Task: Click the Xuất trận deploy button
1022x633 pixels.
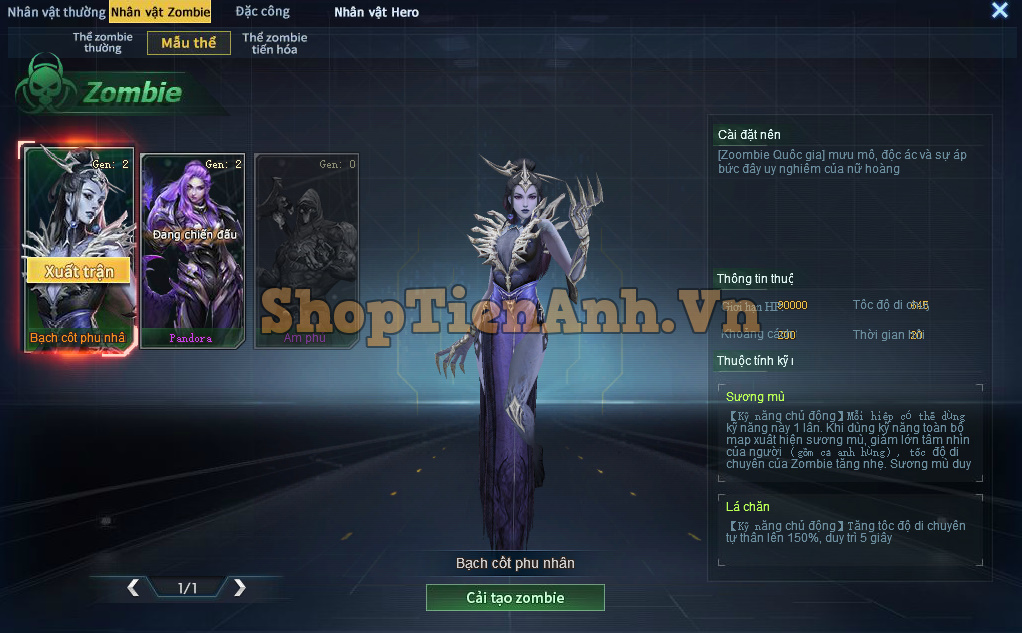Action: [x=79, y=271]
